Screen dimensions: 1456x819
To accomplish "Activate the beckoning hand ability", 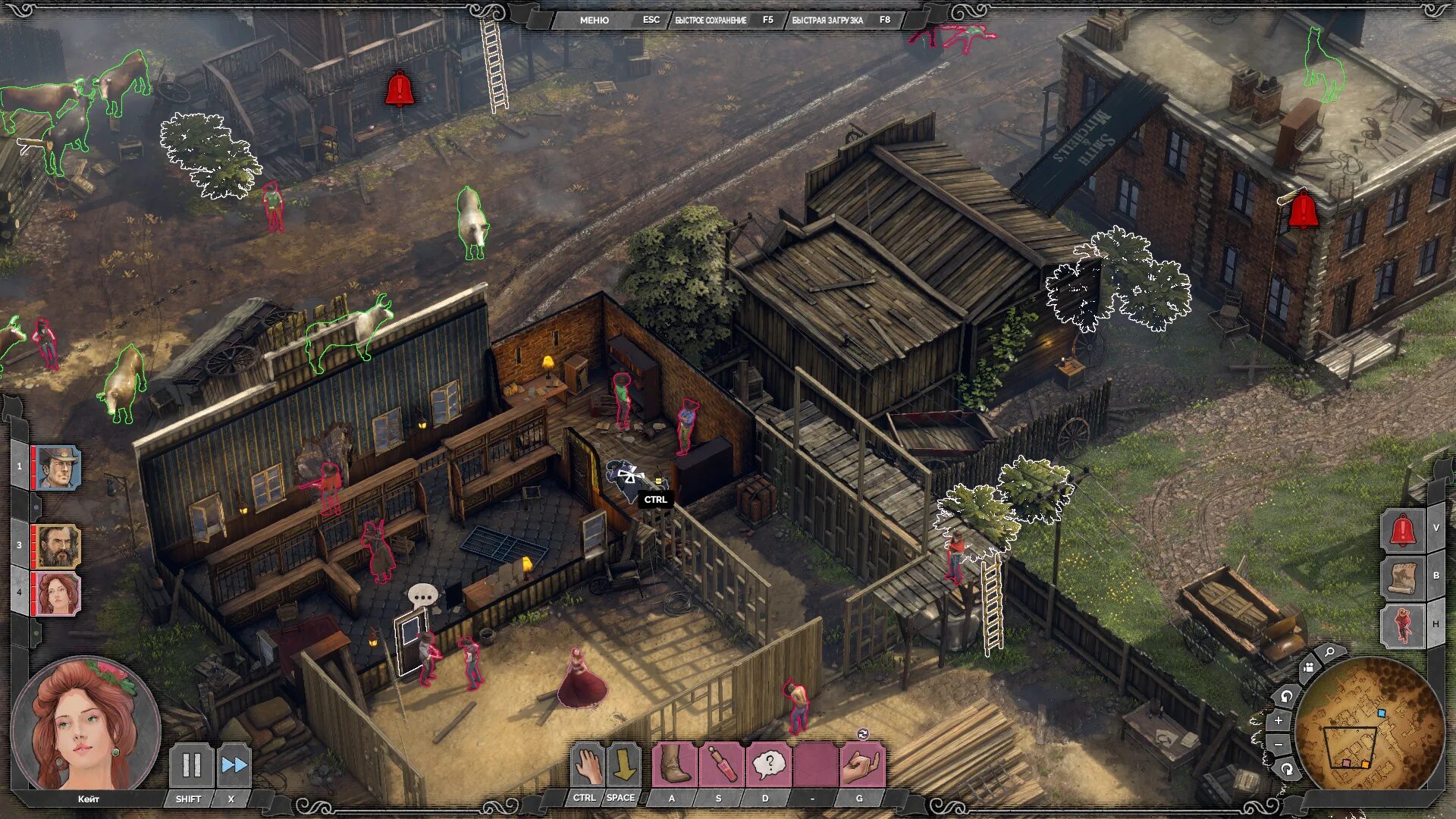I will [x=861, y=764].
